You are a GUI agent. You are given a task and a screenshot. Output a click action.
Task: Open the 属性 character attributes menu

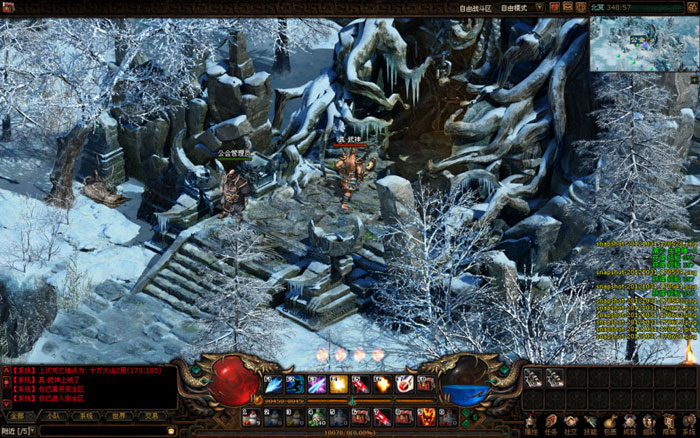coord(531,424)
